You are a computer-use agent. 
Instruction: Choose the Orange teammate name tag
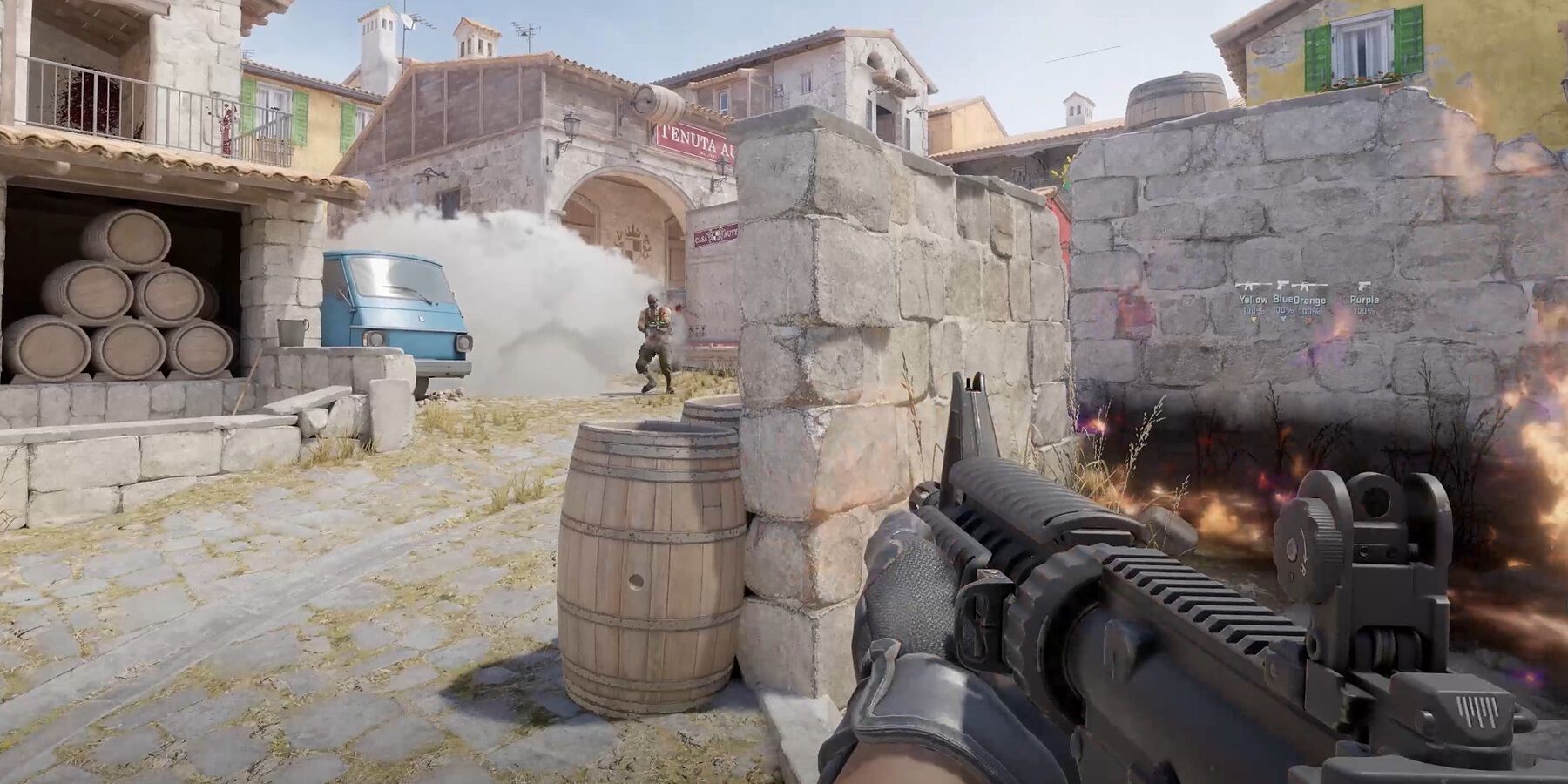coord(1310,301)
